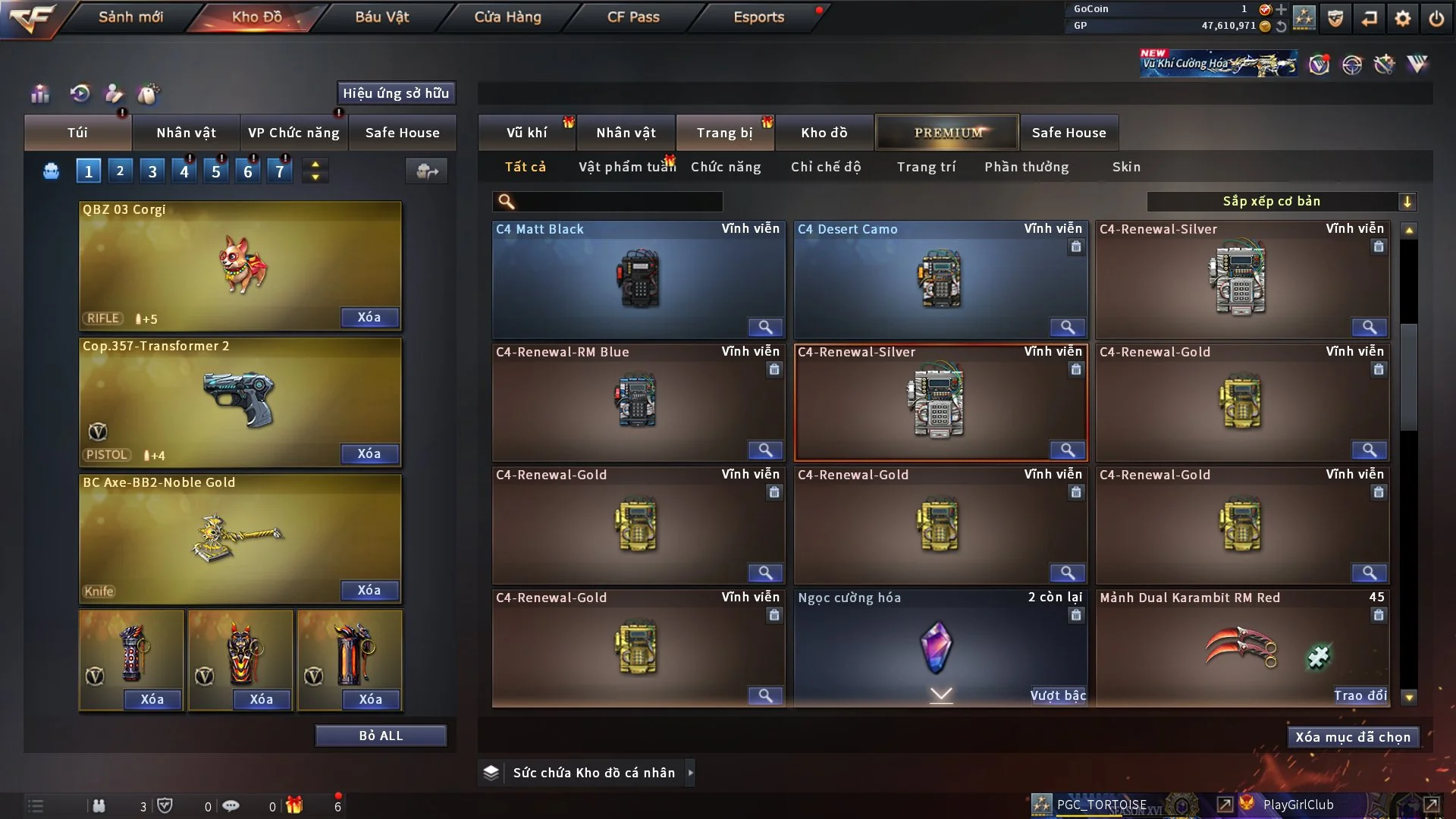The image size is (1456, 819).
Task: Go to the Sảnh mới lobby
Action: pos(130,17)
